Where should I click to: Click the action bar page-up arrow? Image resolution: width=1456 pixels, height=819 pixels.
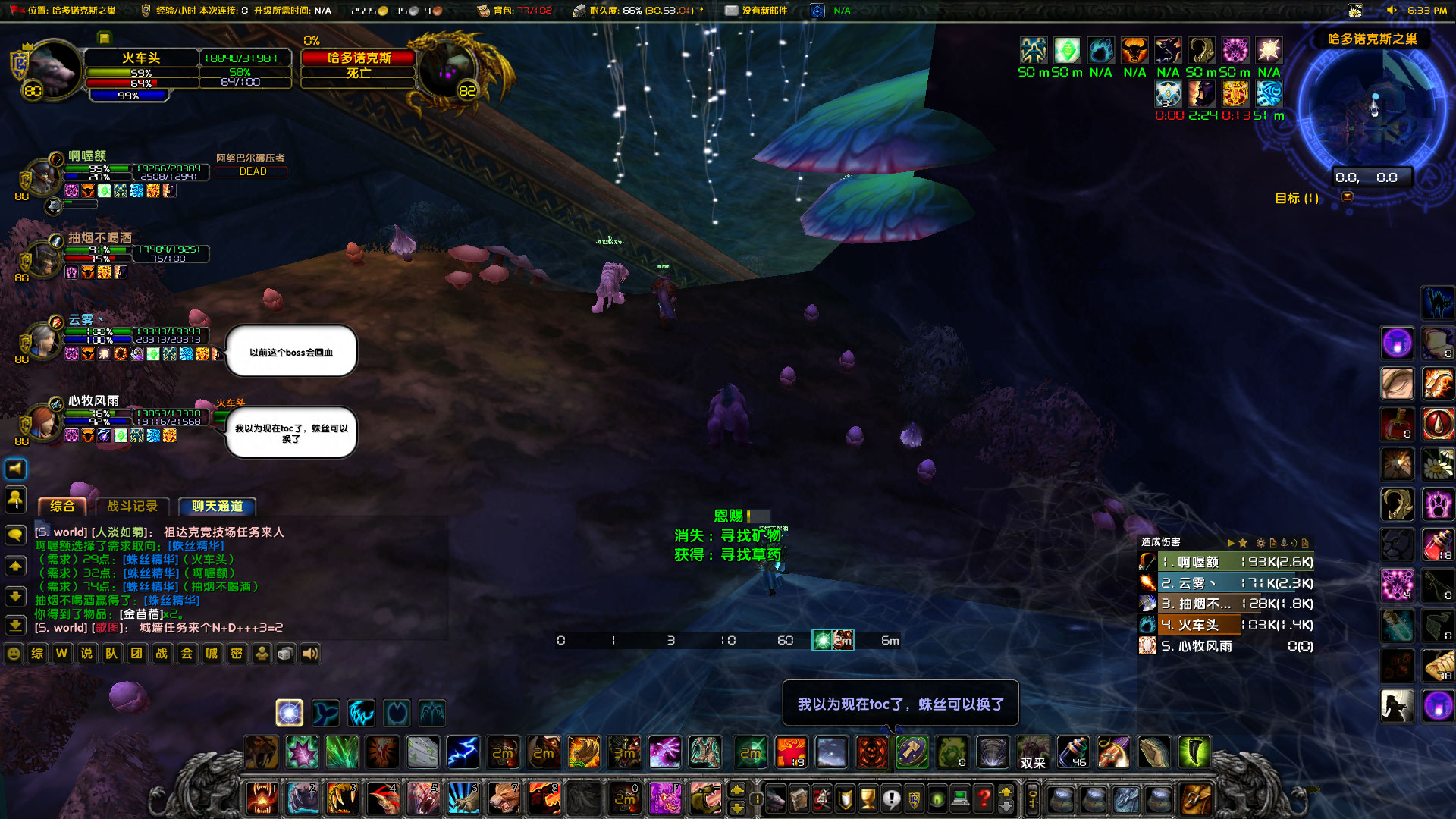(x=739, y=791)
